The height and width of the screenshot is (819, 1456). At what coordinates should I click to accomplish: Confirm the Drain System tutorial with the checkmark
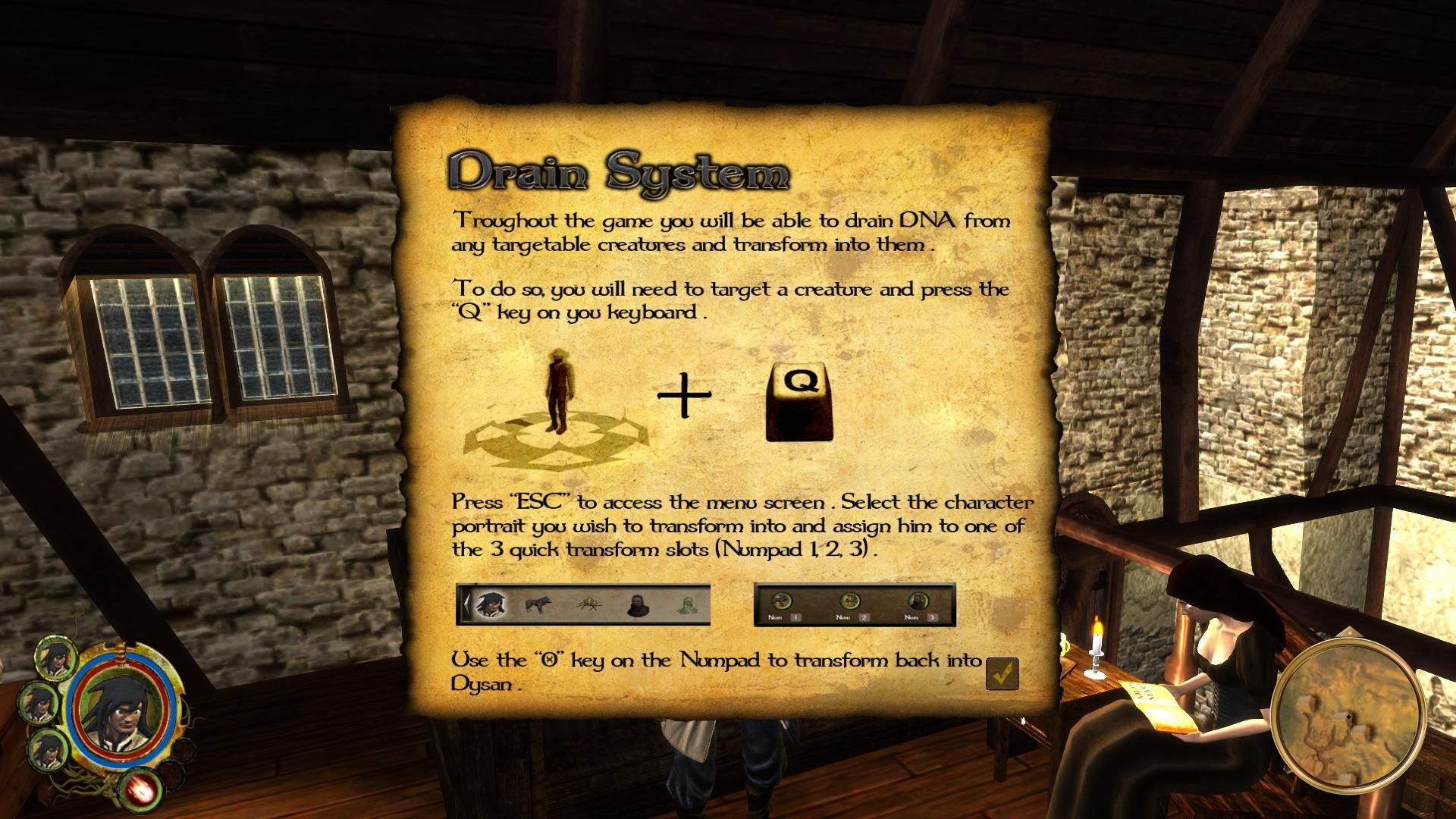(1002, 673)
